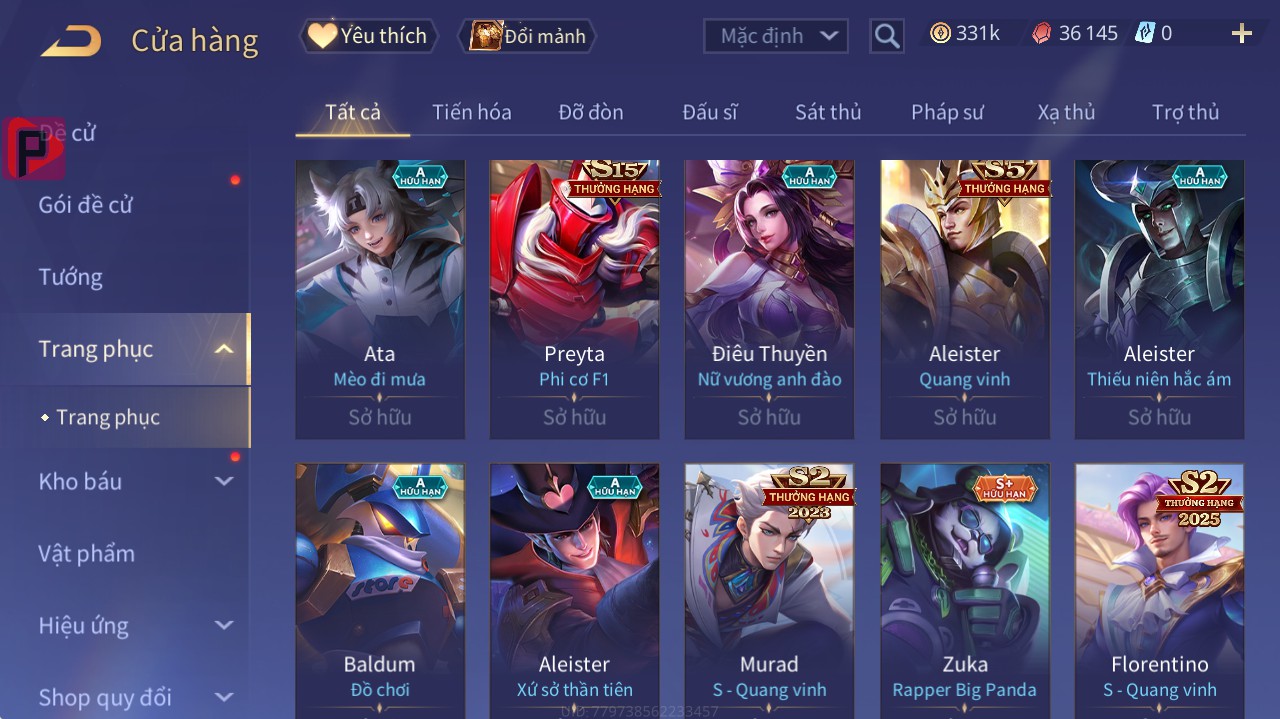Image resolution: width=1280 pixels, height=719 pixels.
Task: Open the Gói đề cử menu entry
Action: pos(86,205)
